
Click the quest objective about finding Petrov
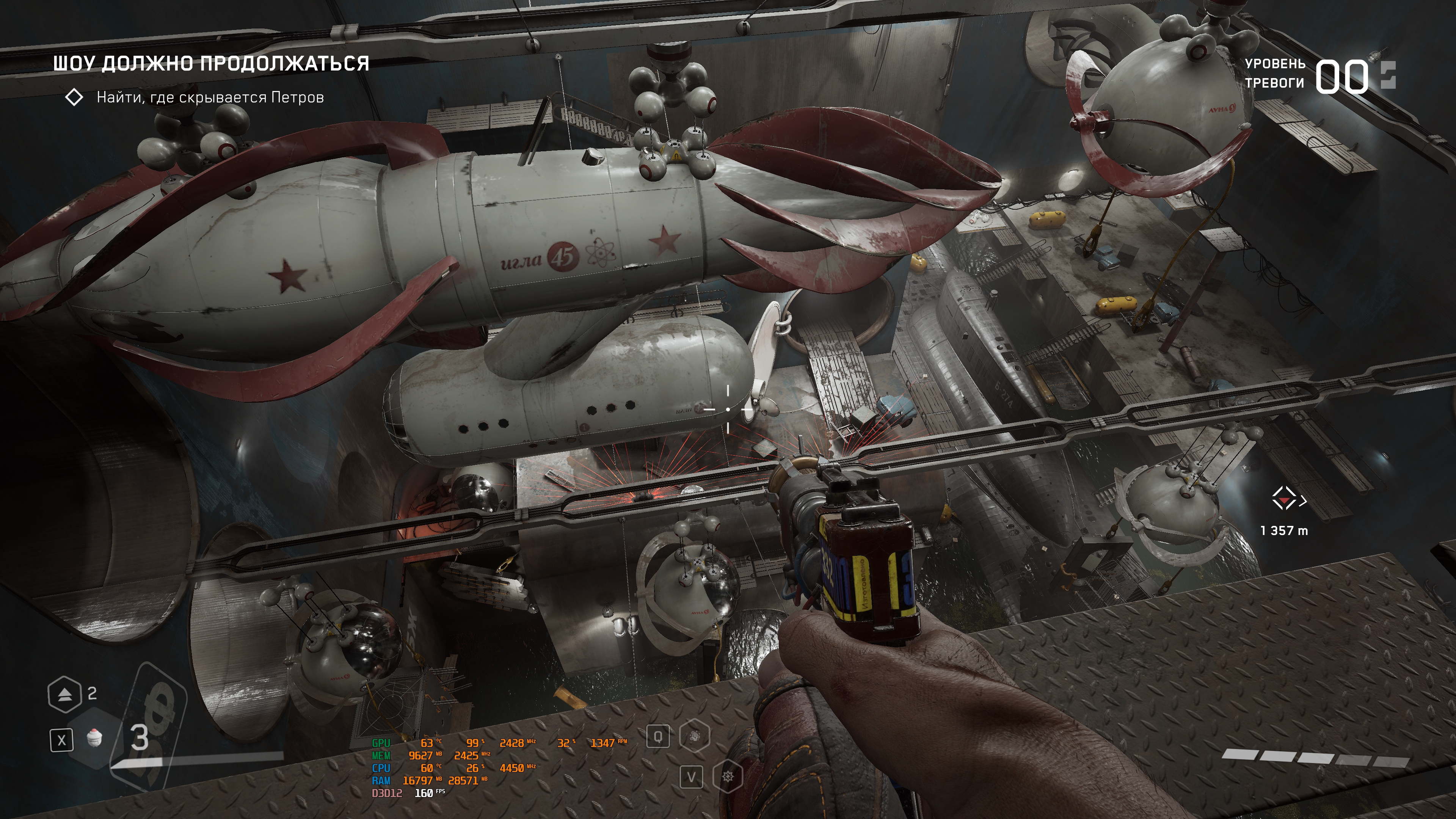pos(210,98)
